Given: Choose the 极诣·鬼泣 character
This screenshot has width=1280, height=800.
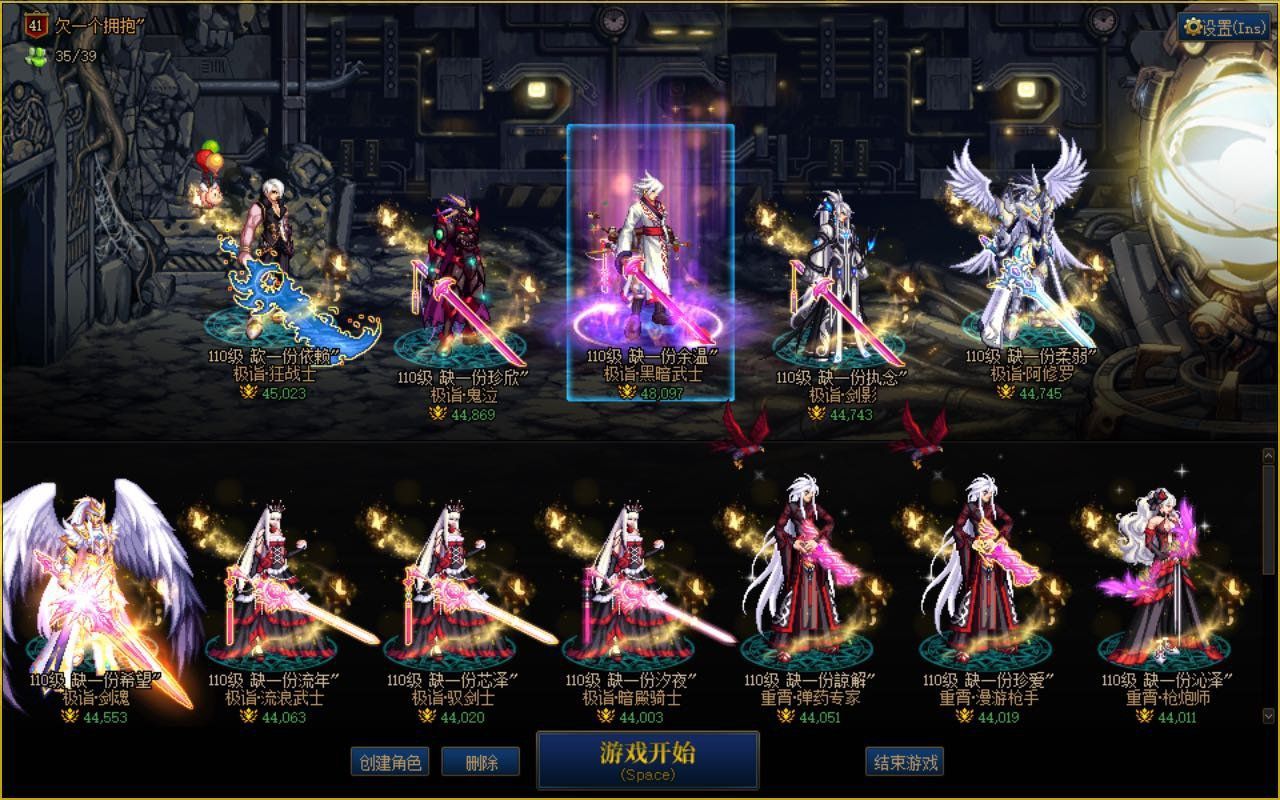Looking at the screenshot, I should 460,275.
